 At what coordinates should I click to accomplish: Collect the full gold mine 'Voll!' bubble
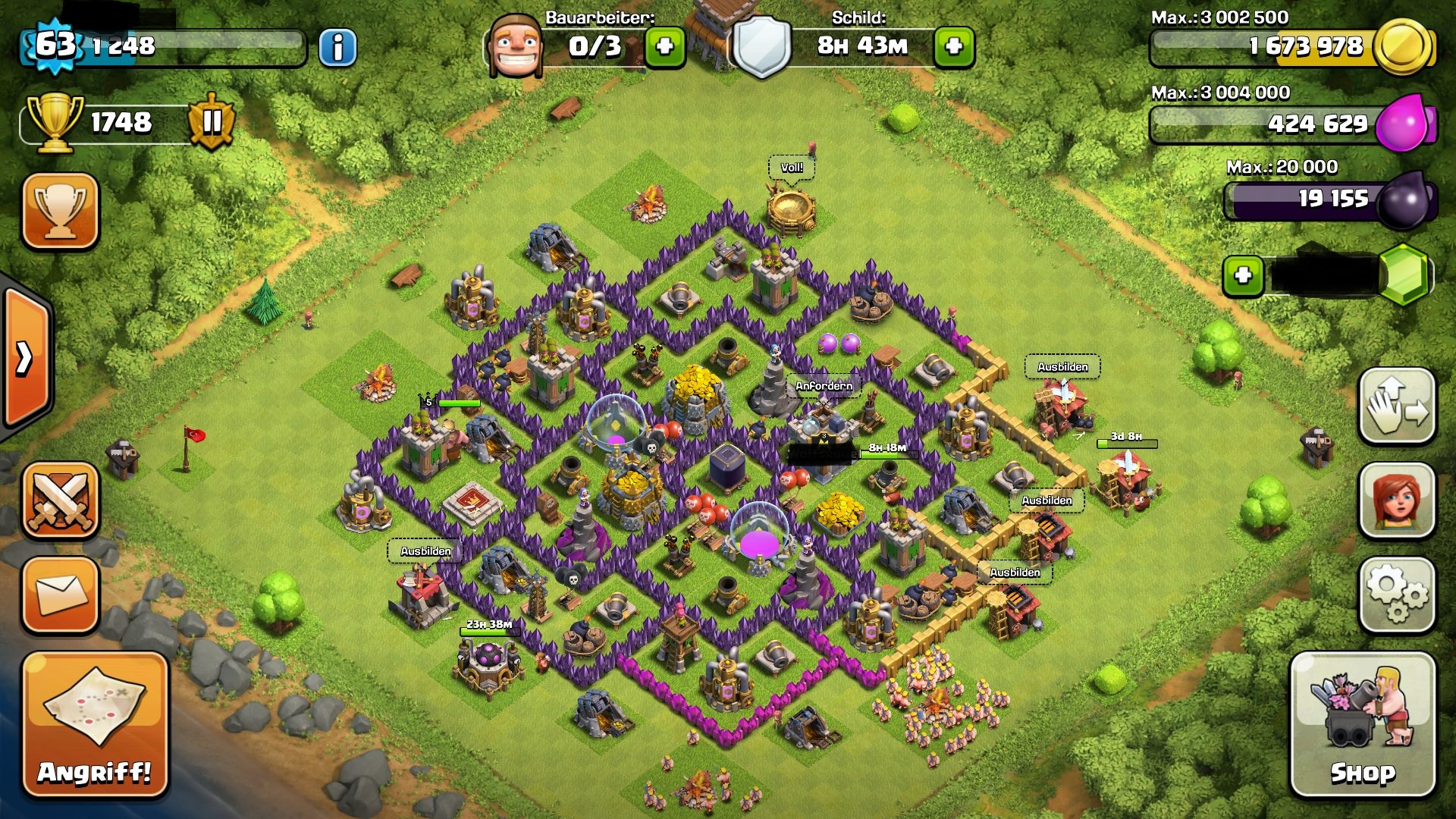coord(792,168)
